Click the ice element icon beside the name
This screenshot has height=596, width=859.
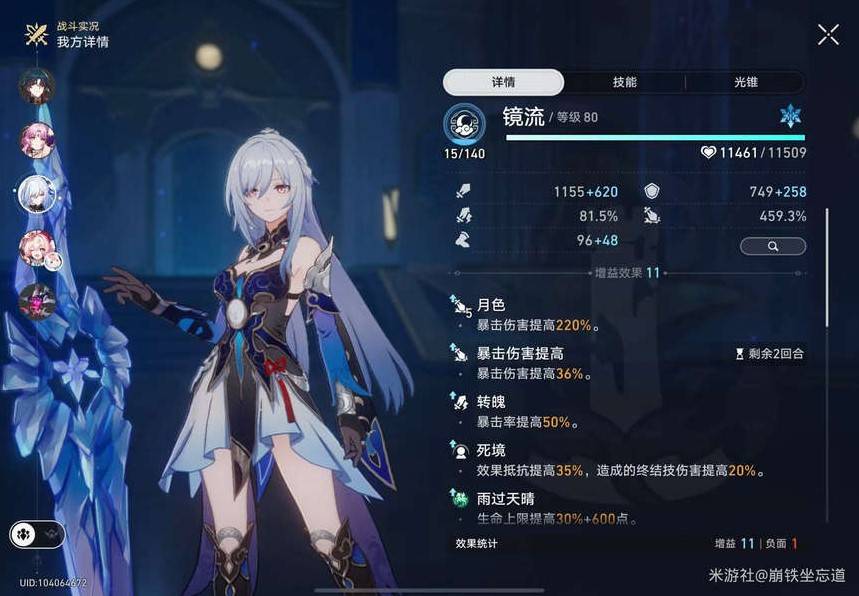(790, 116)
